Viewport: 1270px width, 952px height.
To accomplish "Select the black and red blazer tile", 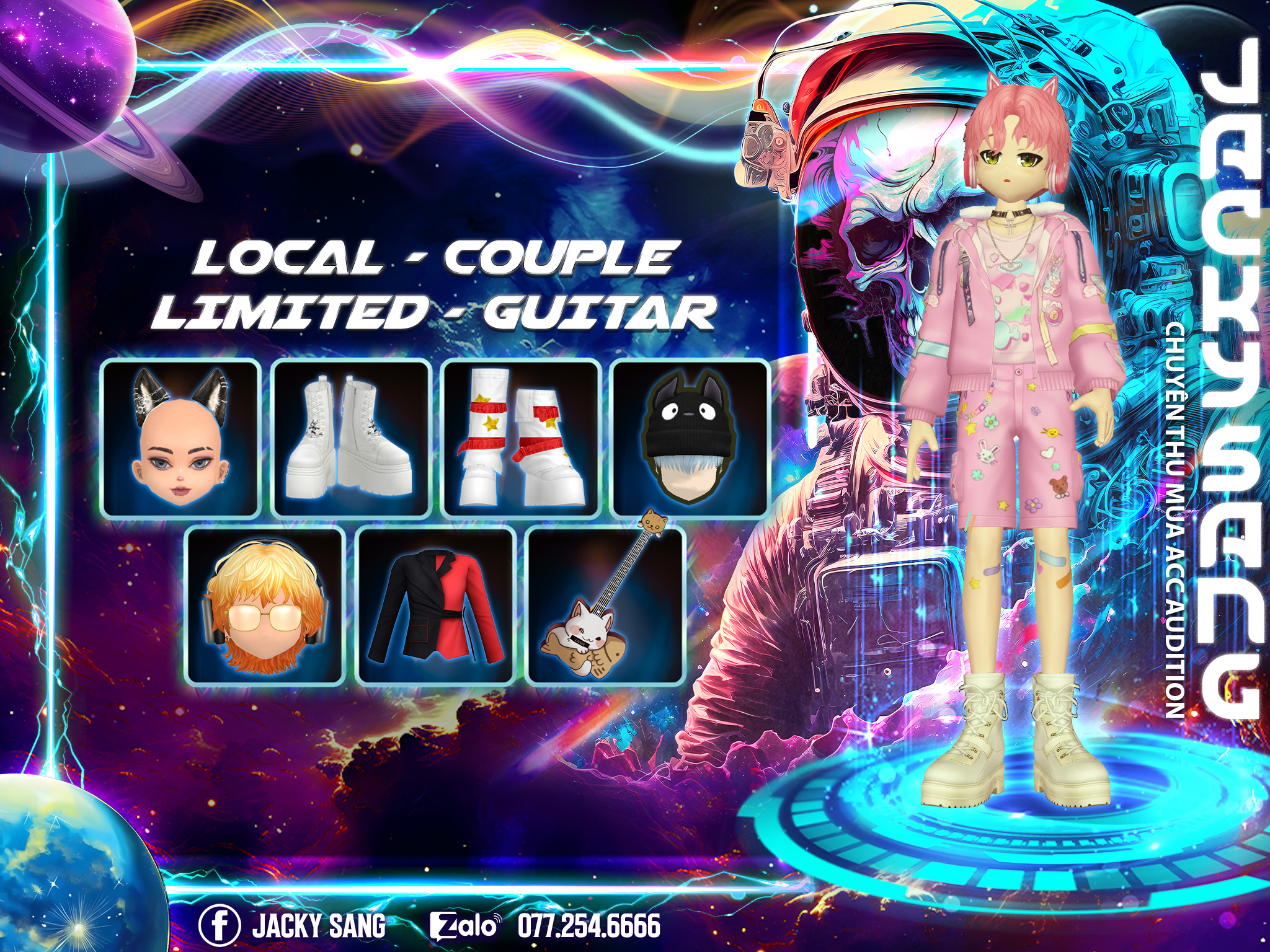I will 437,606.
